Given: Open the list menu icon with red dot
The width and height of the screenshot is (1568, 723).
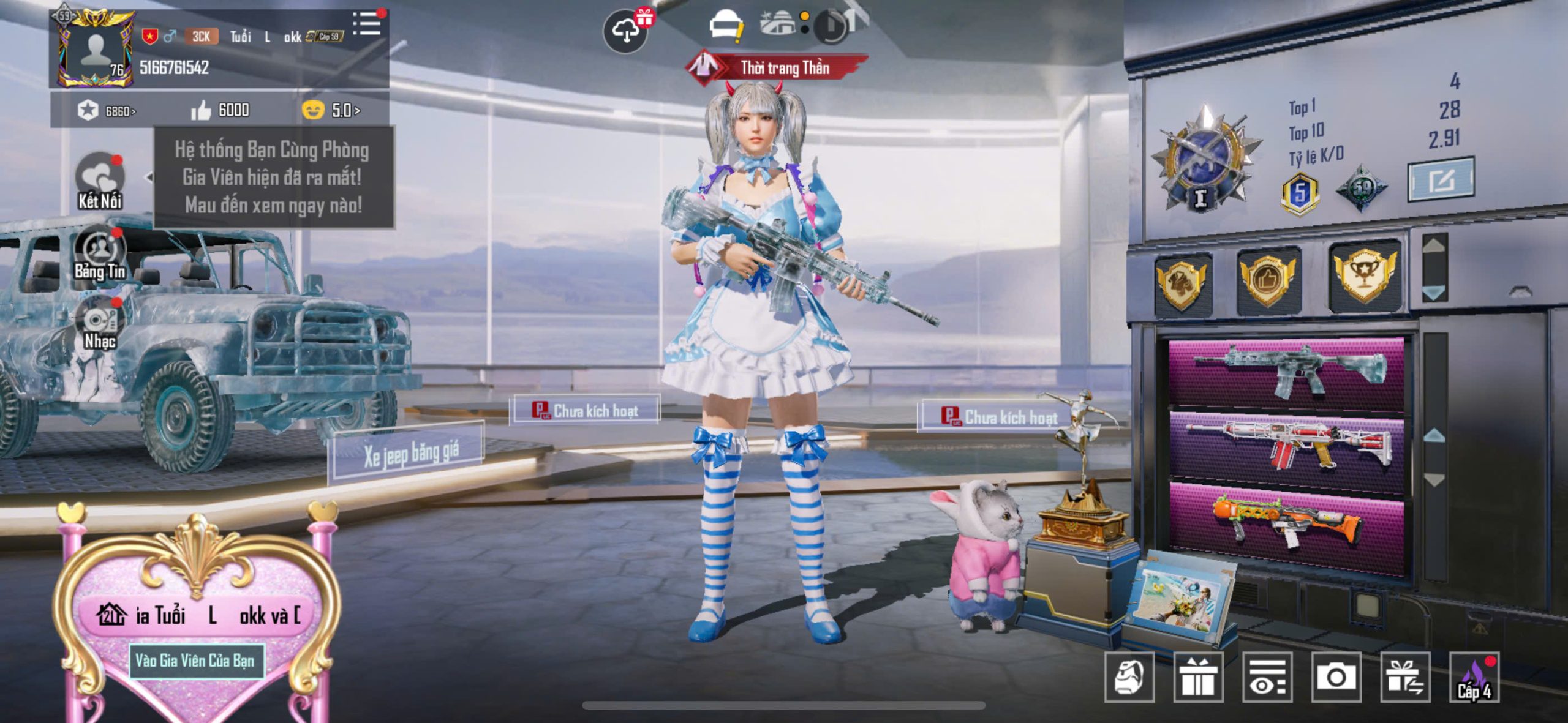Looking at the screenshot, I should click(367, 24).
